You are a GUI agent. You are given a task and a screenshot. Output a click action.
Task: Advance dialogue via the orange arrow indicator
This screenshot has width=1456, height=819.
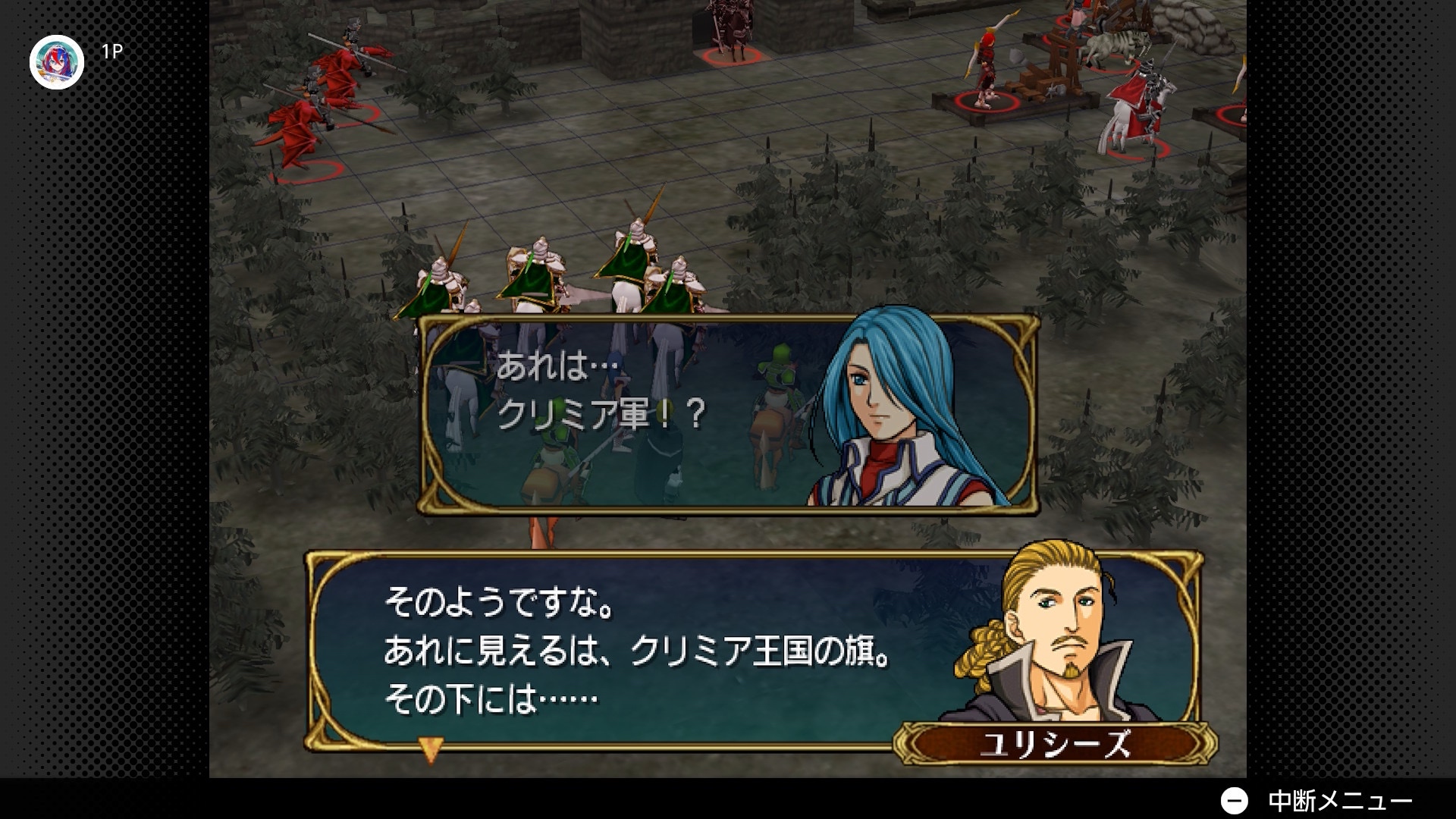(x=430, y=749)
